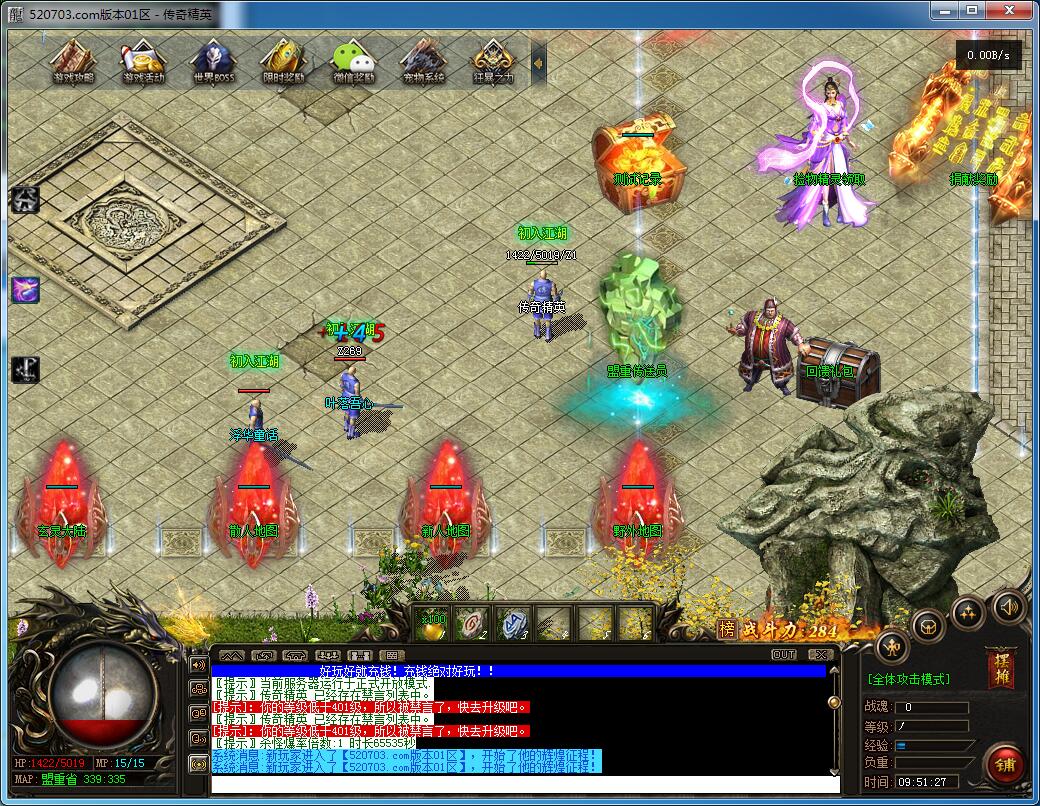Viewport: 1040px width, 806px height.
Task: Click the 榜 ranking button
Action: click(726, 629)
